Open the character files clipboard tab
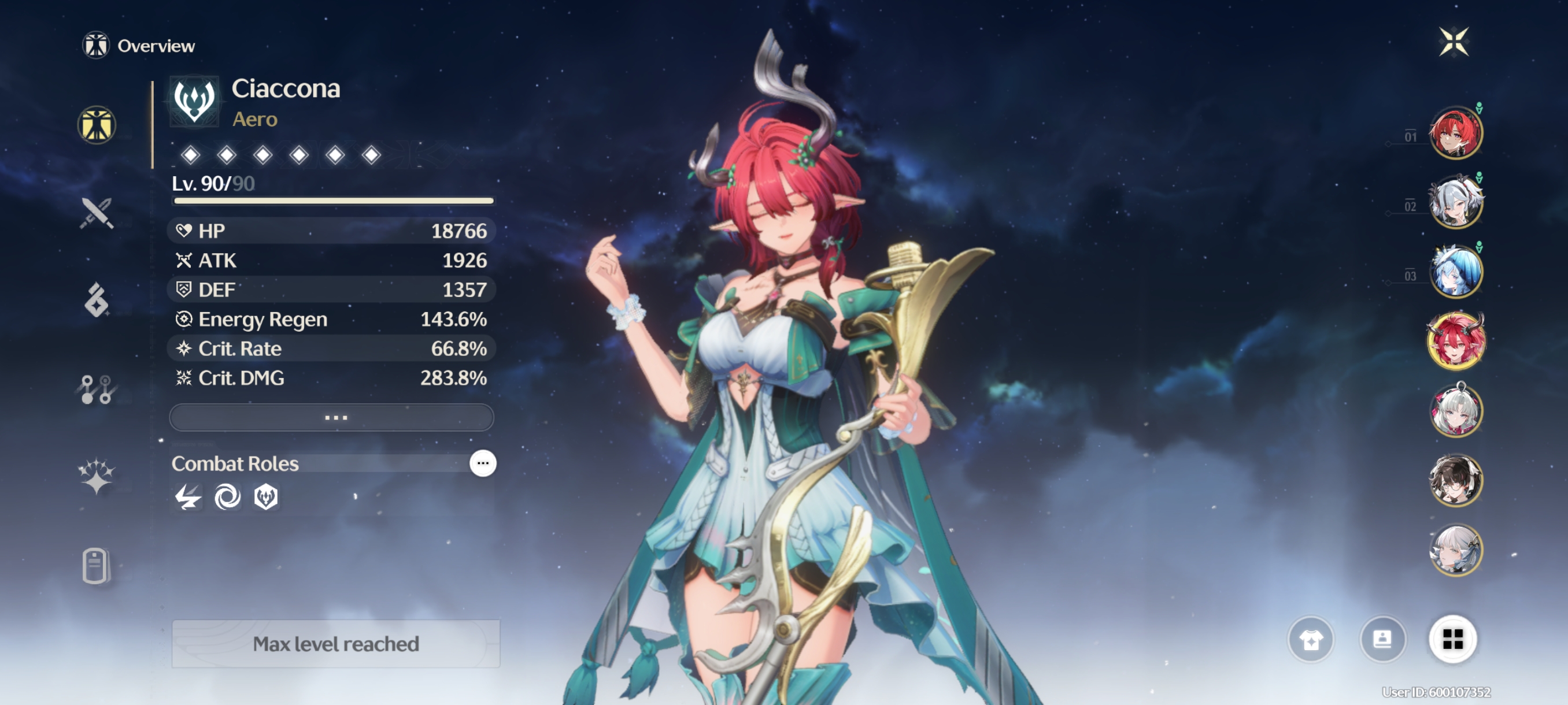 coord(95,566)
